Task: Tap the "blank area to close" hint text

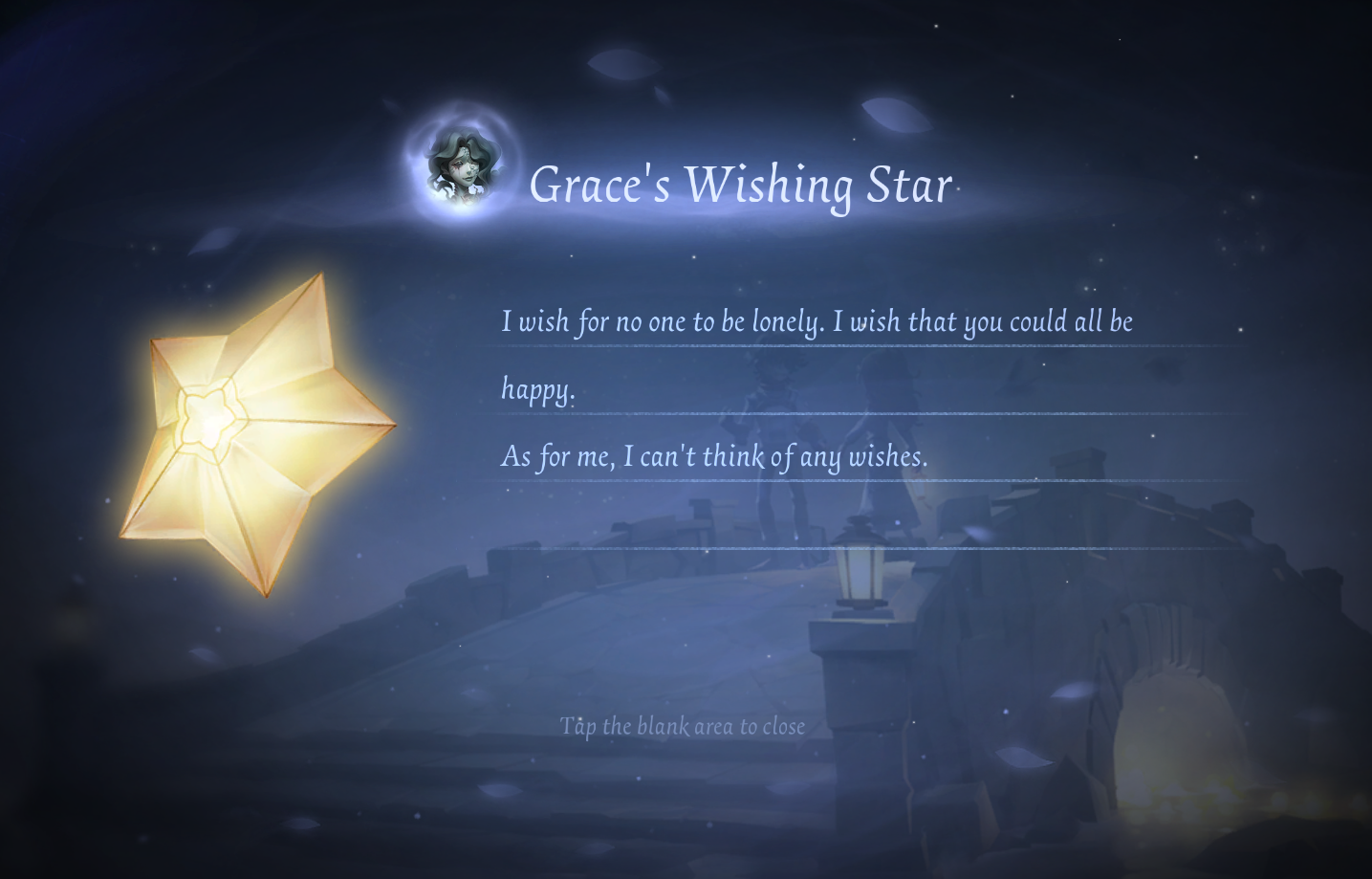Action: coord(682,726)
